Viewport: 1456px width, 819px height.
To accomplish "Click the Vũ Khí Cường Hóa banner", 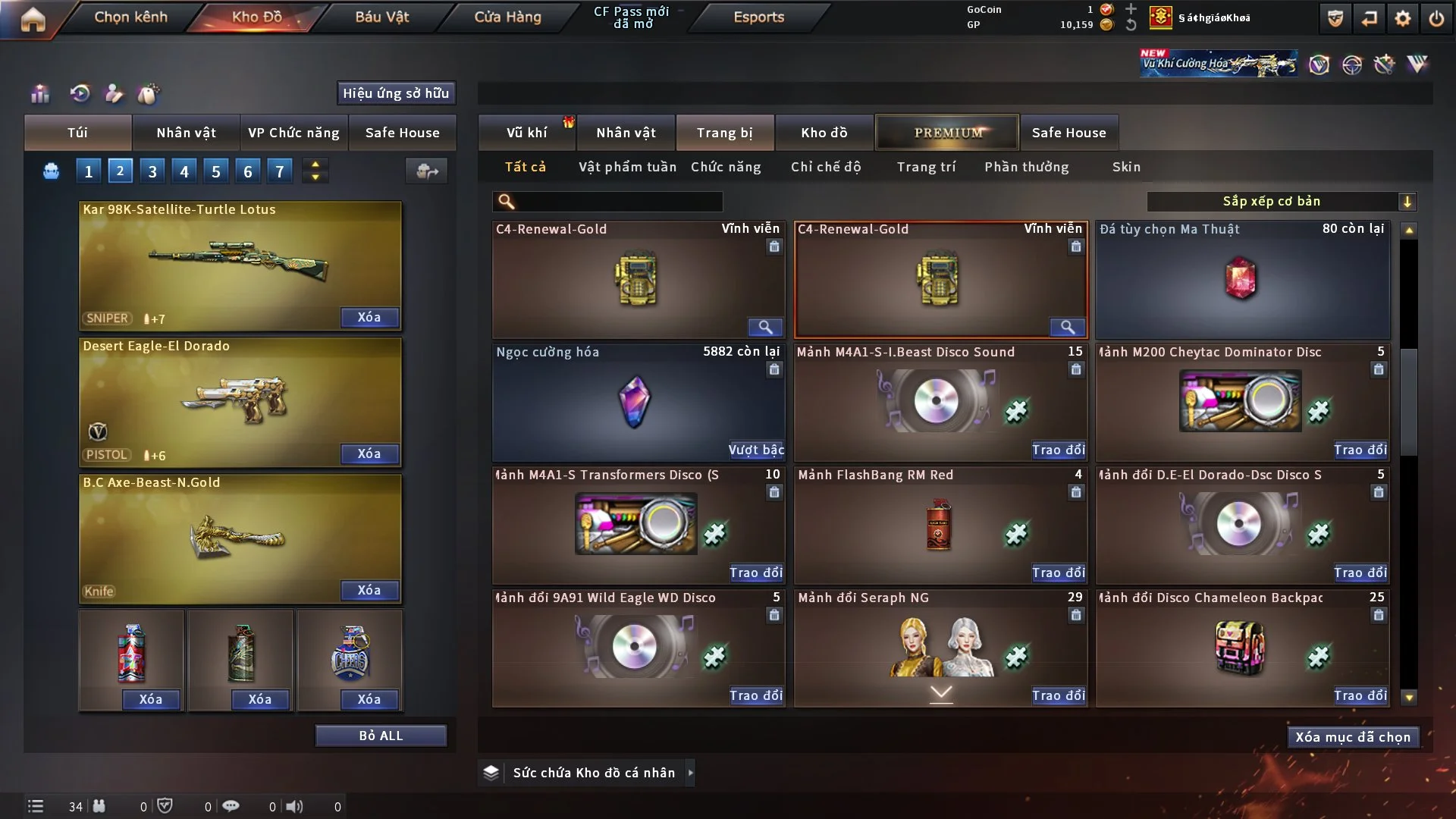I will (1217, 64).
